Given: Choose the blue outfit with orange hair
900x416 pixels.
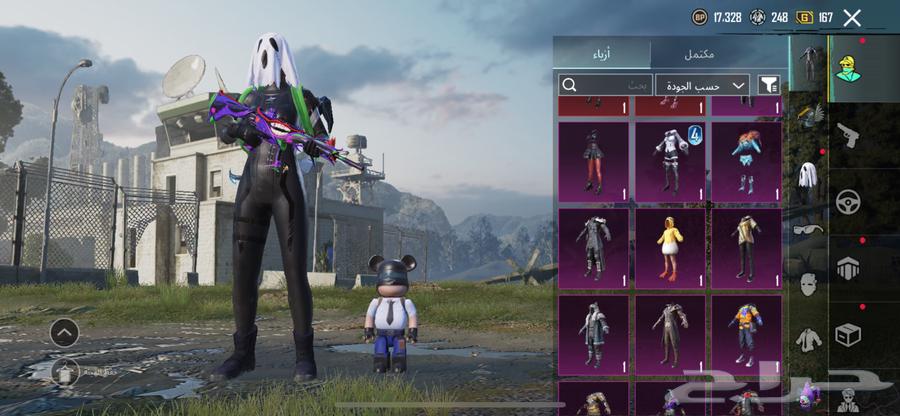Looking at the screenshot, I should 746,162.
